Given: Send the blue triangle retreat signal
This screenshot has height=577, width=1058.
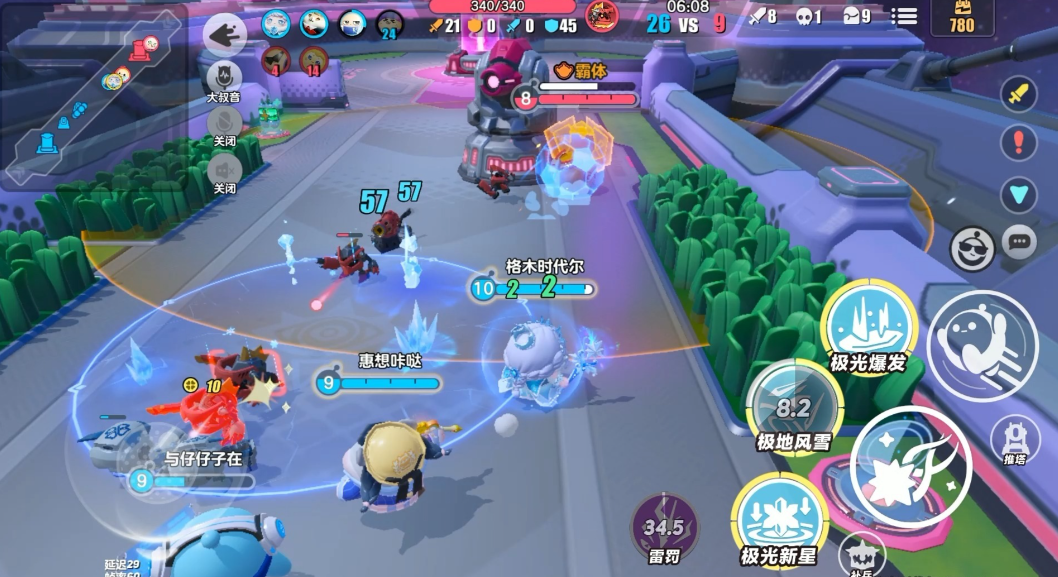Looking at the screenshot, I should pyautogui.click(x=1018, y=192).
